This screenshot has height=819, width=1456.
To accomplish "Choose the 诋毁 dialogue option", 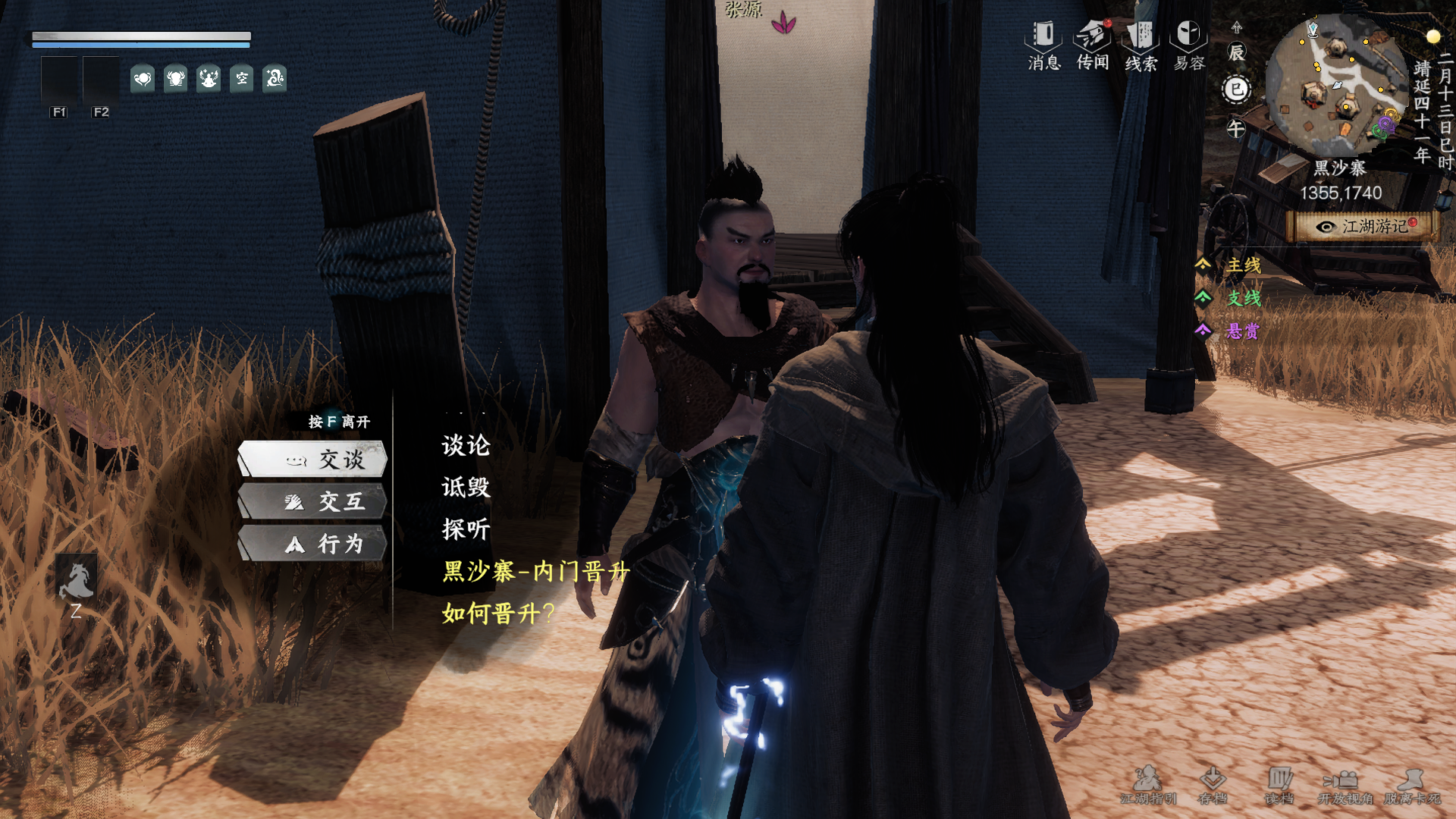I will coord(466,488).
